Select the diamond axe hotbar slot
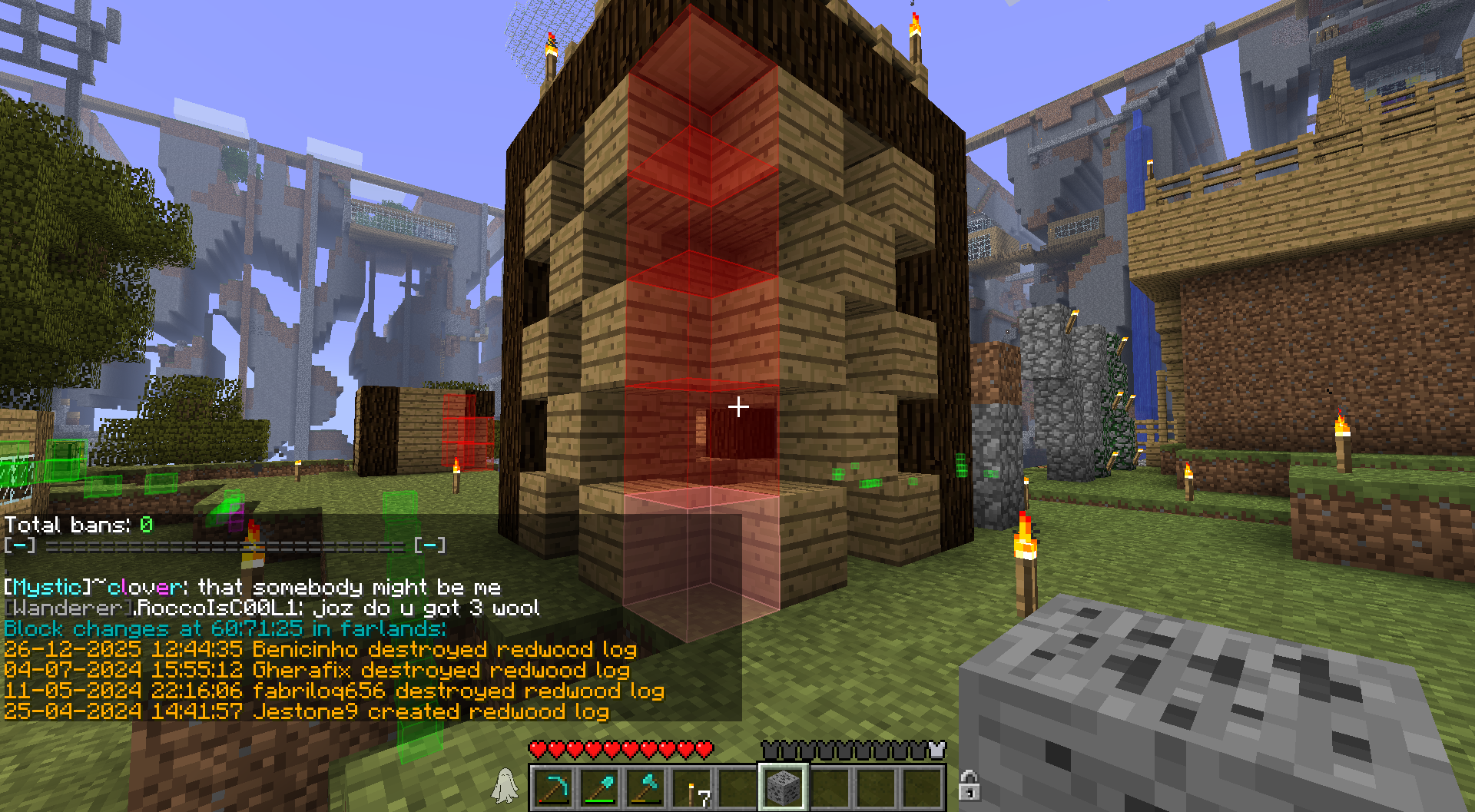This screenshot has height=812, width=1475. (645, 787)
